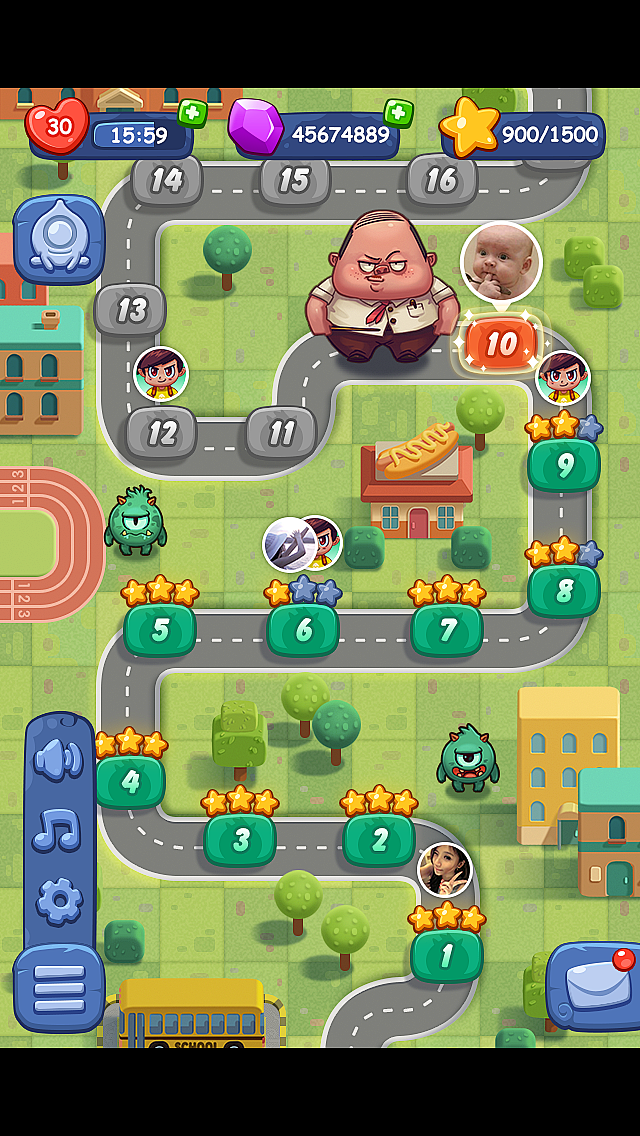Open the rocket ship button
The width and height of the screenshot is (640, 1136).
[x=59, y=240]
